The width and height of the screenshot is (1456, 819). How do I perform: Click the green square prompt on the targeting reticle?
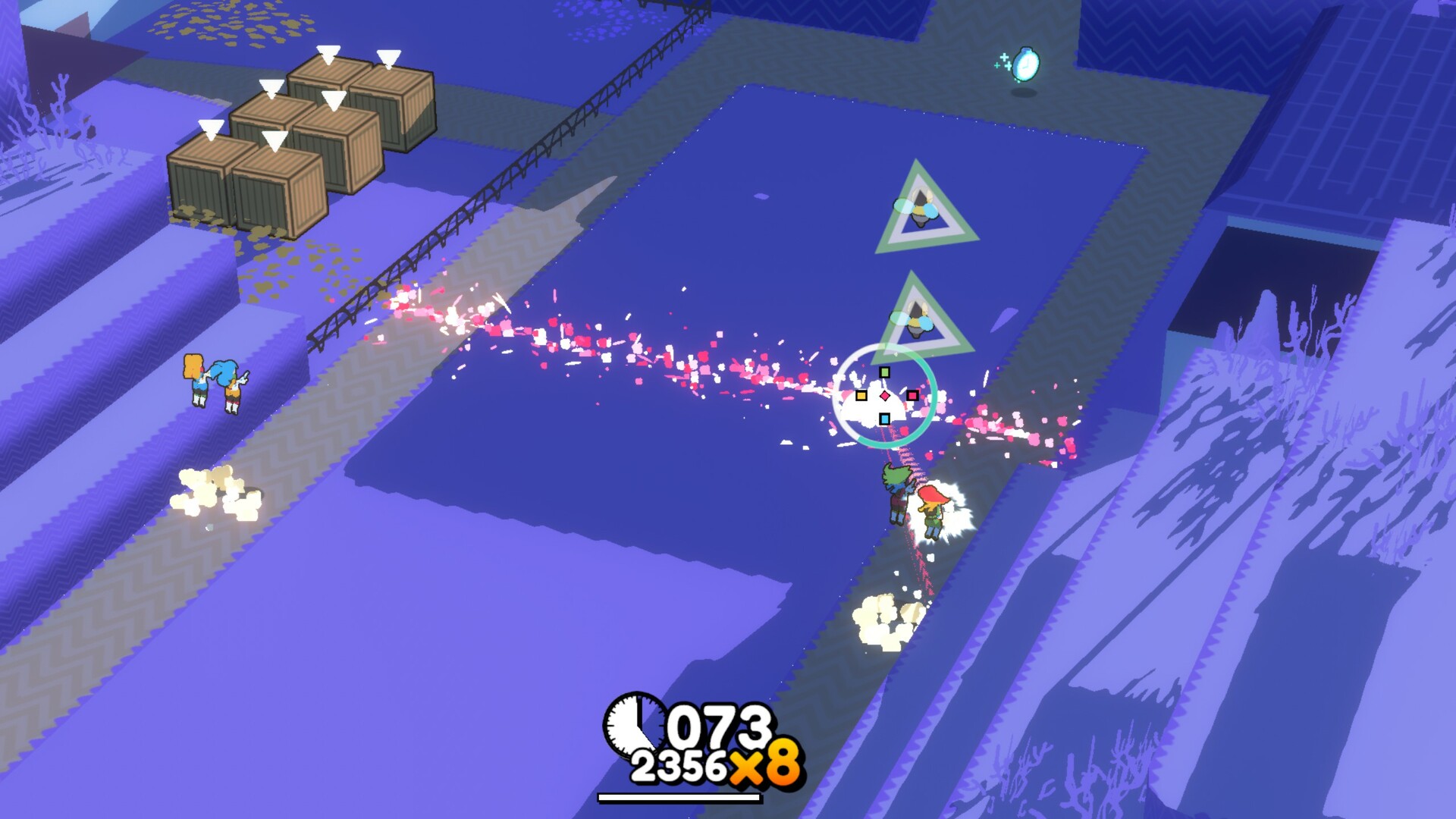click(884, 372)
